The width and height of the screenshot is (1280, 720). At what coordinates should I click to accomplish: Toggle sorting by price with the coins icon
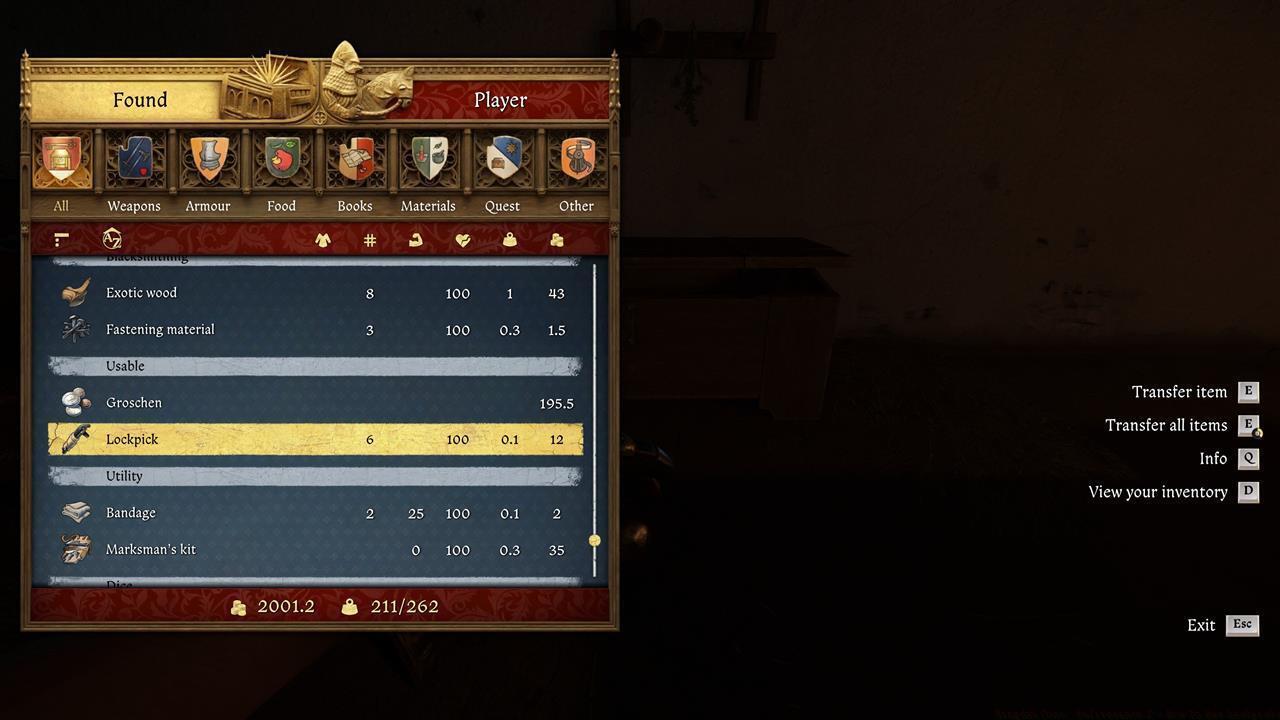coord(556,239)
